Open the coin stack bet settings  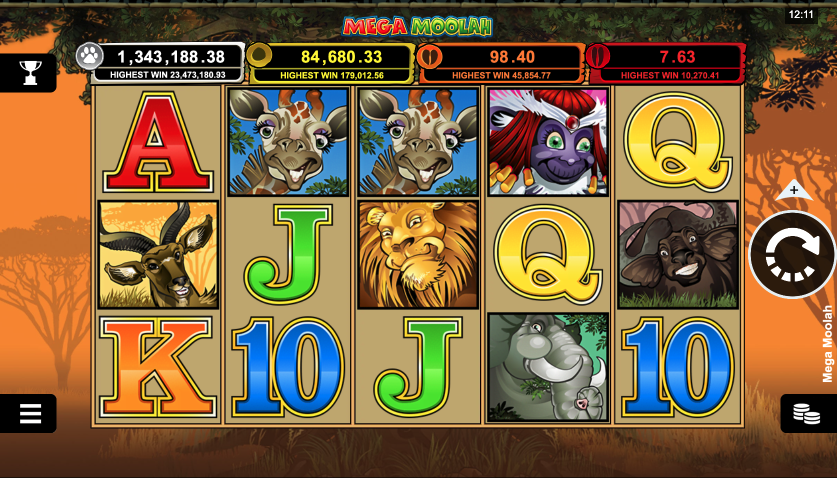coord(806,413)
